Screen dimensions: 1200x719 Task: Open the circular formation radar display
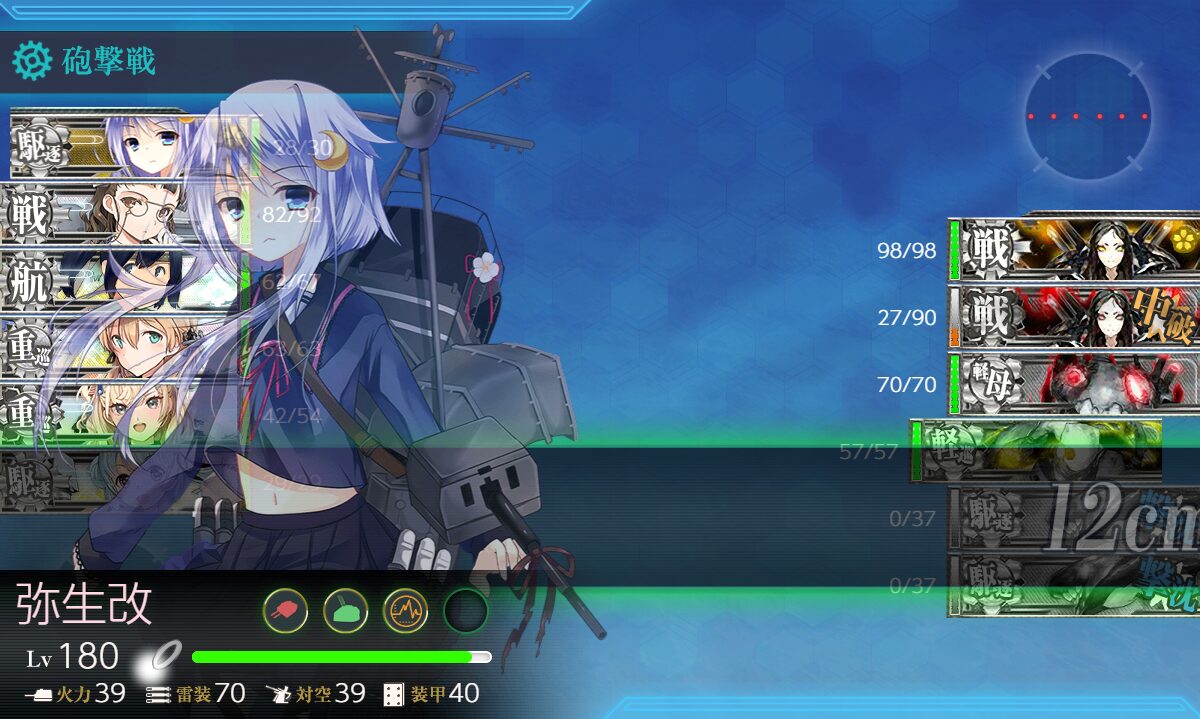pos(1088,117)
